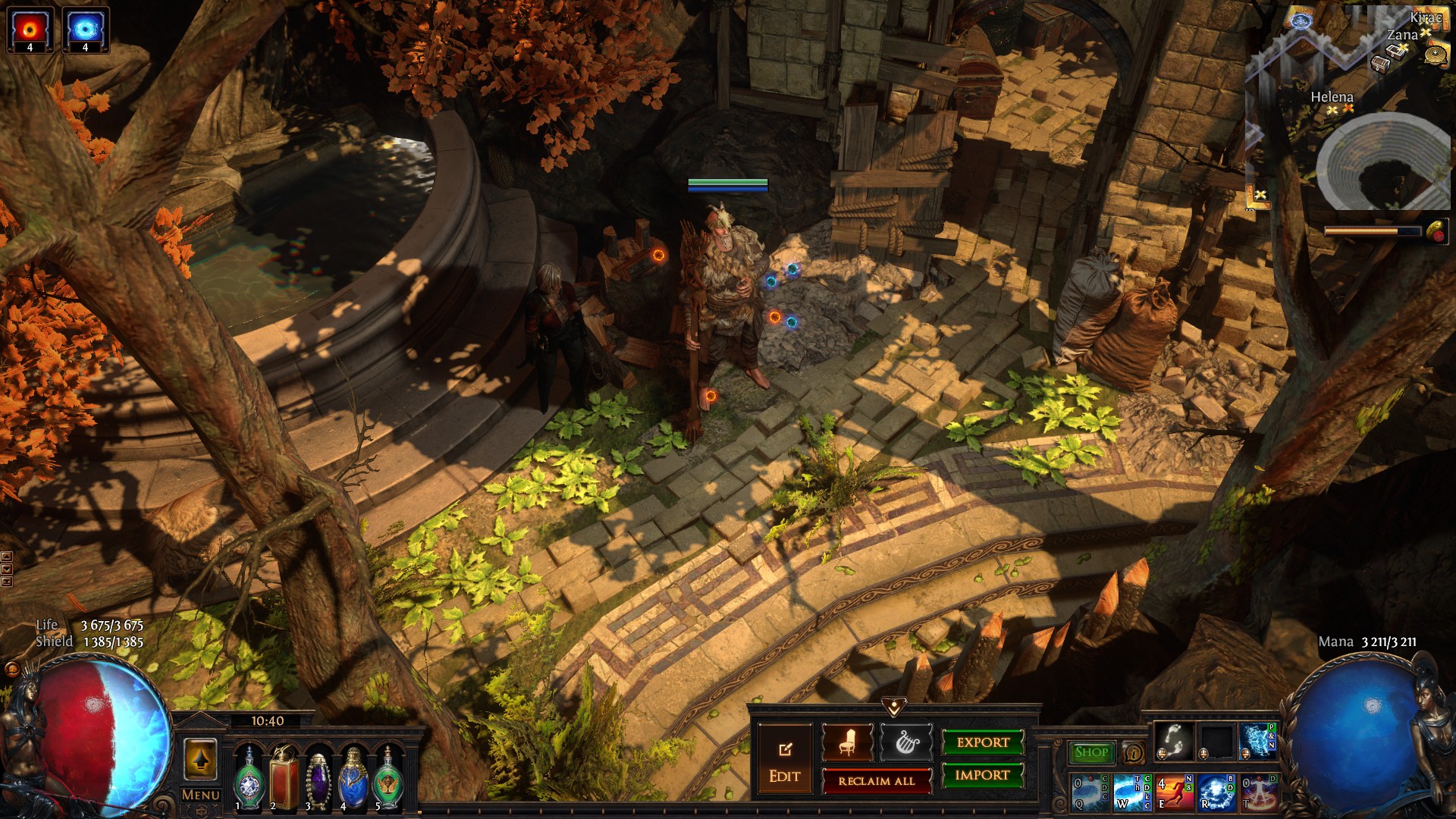This screenshot has width=1456, height=819.
Task: Open the Menu button
Action: pyautogui.click(x=201, y=795)
